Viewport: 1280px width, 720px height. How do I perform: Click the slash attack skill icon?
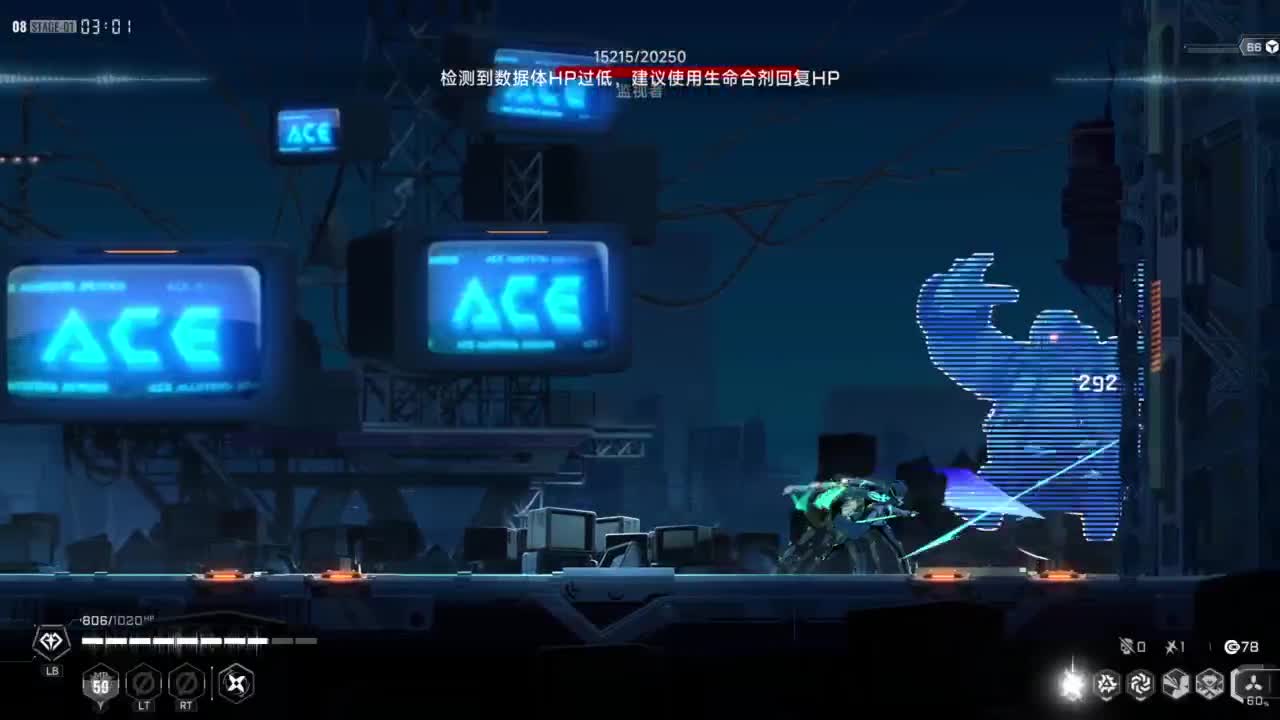[1175, 684]
